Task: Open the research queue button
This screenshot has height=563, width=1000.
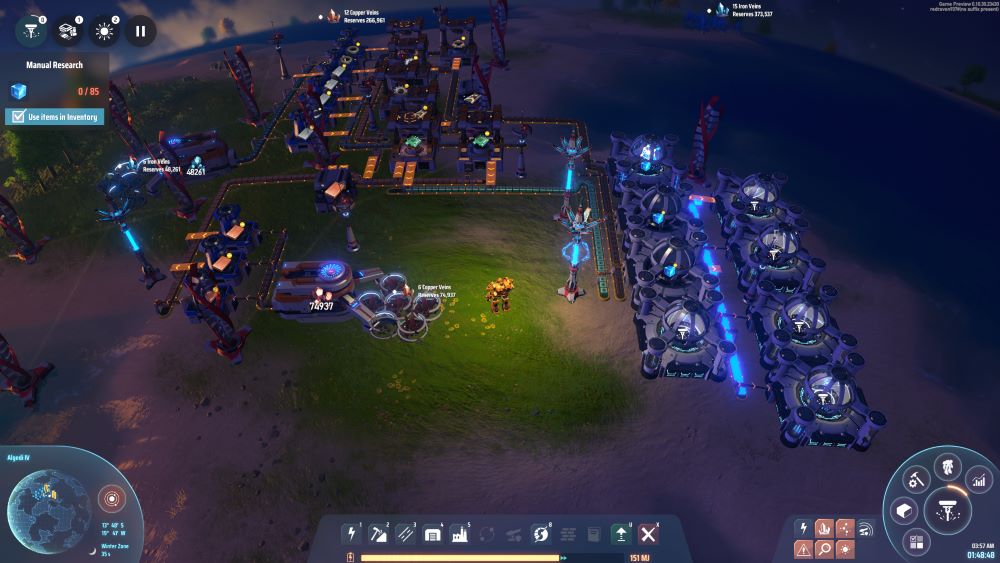Action: 32,30
